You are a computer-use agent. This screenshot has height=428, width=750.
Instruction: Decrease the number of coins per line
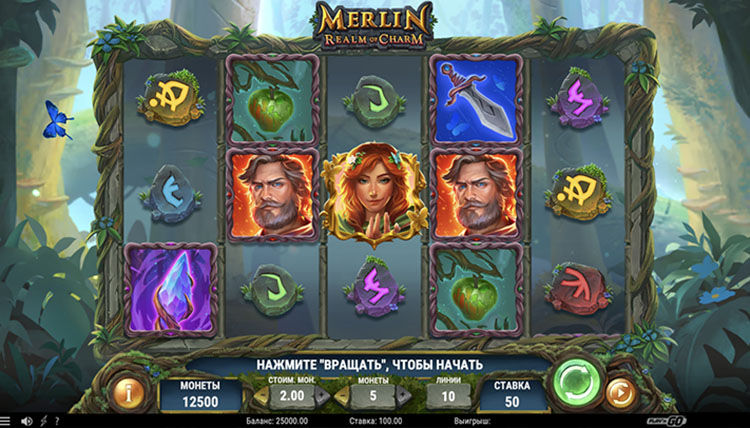coord(340,396)
